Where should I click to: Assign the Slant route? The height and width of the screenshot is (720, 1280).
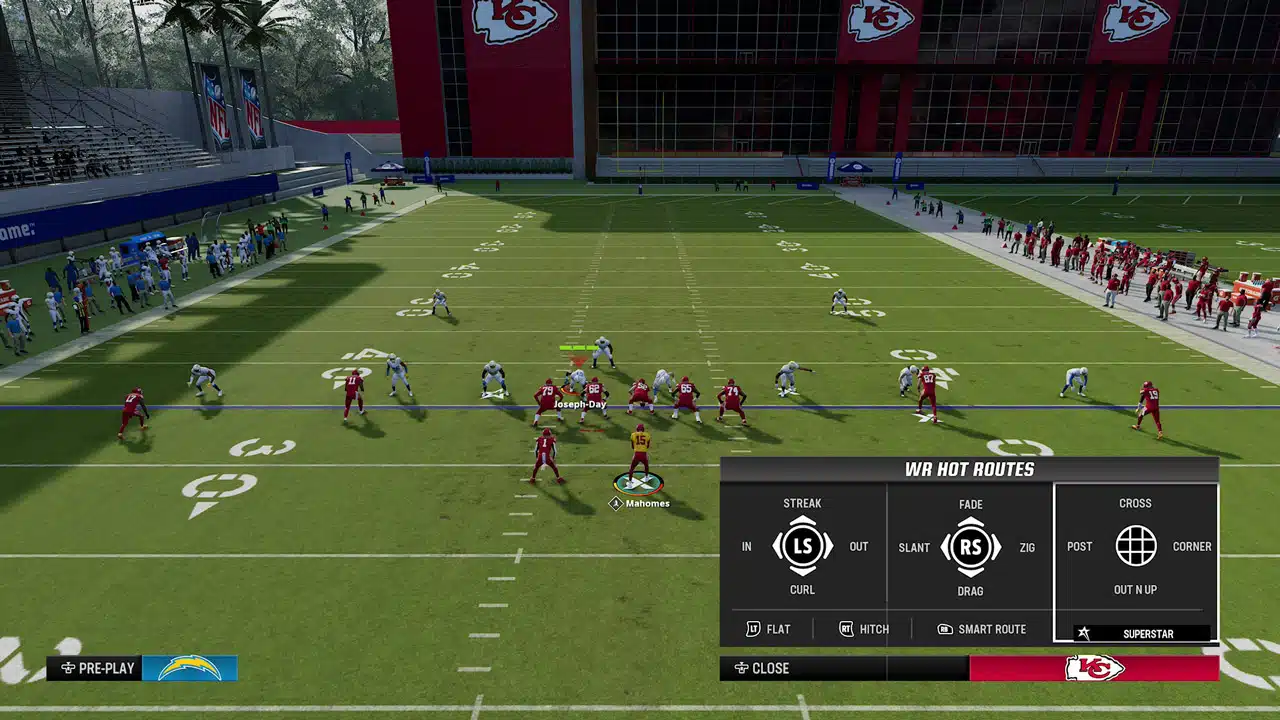click(914, 548)
